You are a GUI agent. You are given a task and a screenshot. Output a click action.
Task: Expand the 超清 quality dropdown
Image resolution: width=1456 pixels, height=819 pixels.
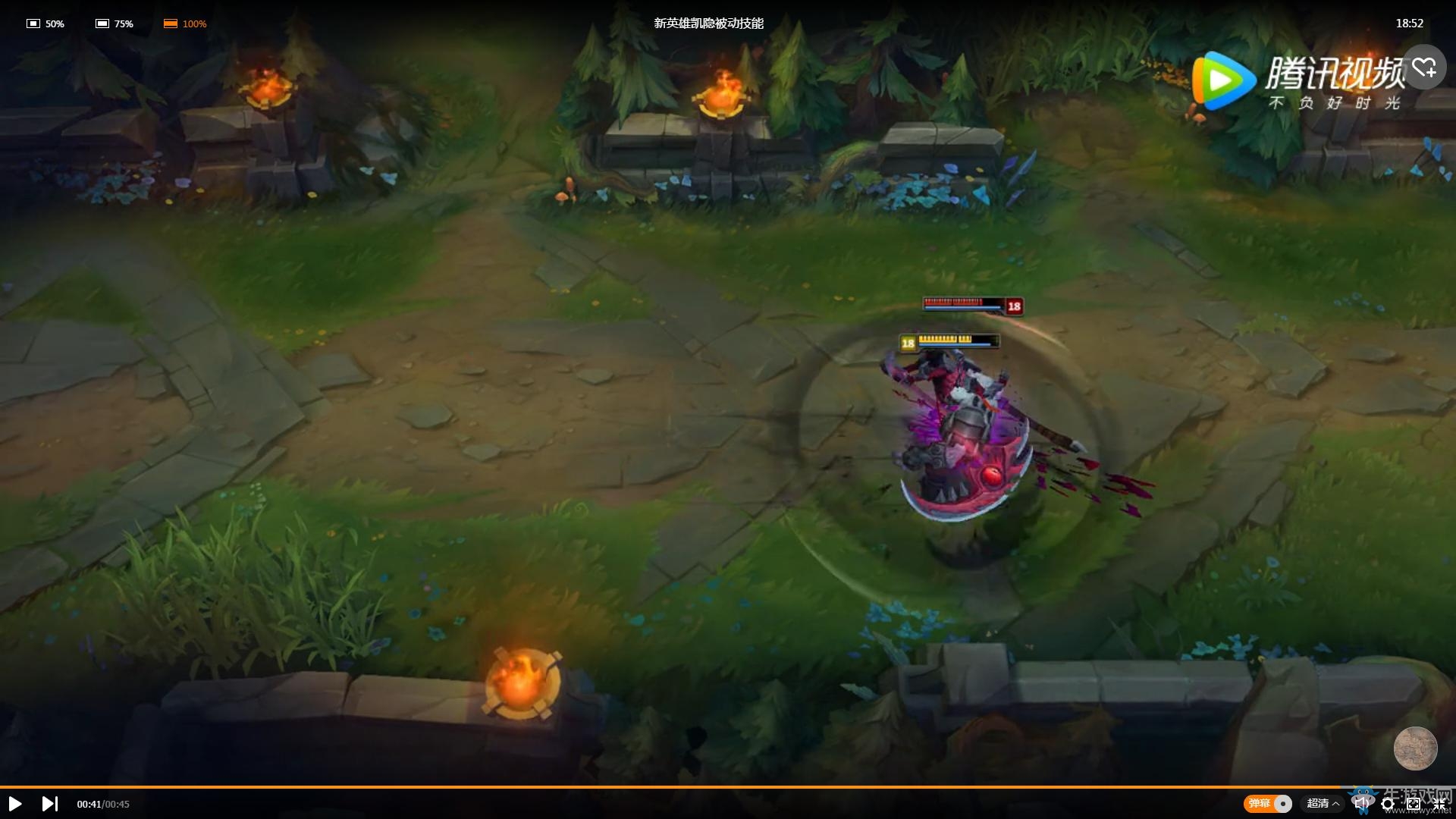click(1320, 803)
